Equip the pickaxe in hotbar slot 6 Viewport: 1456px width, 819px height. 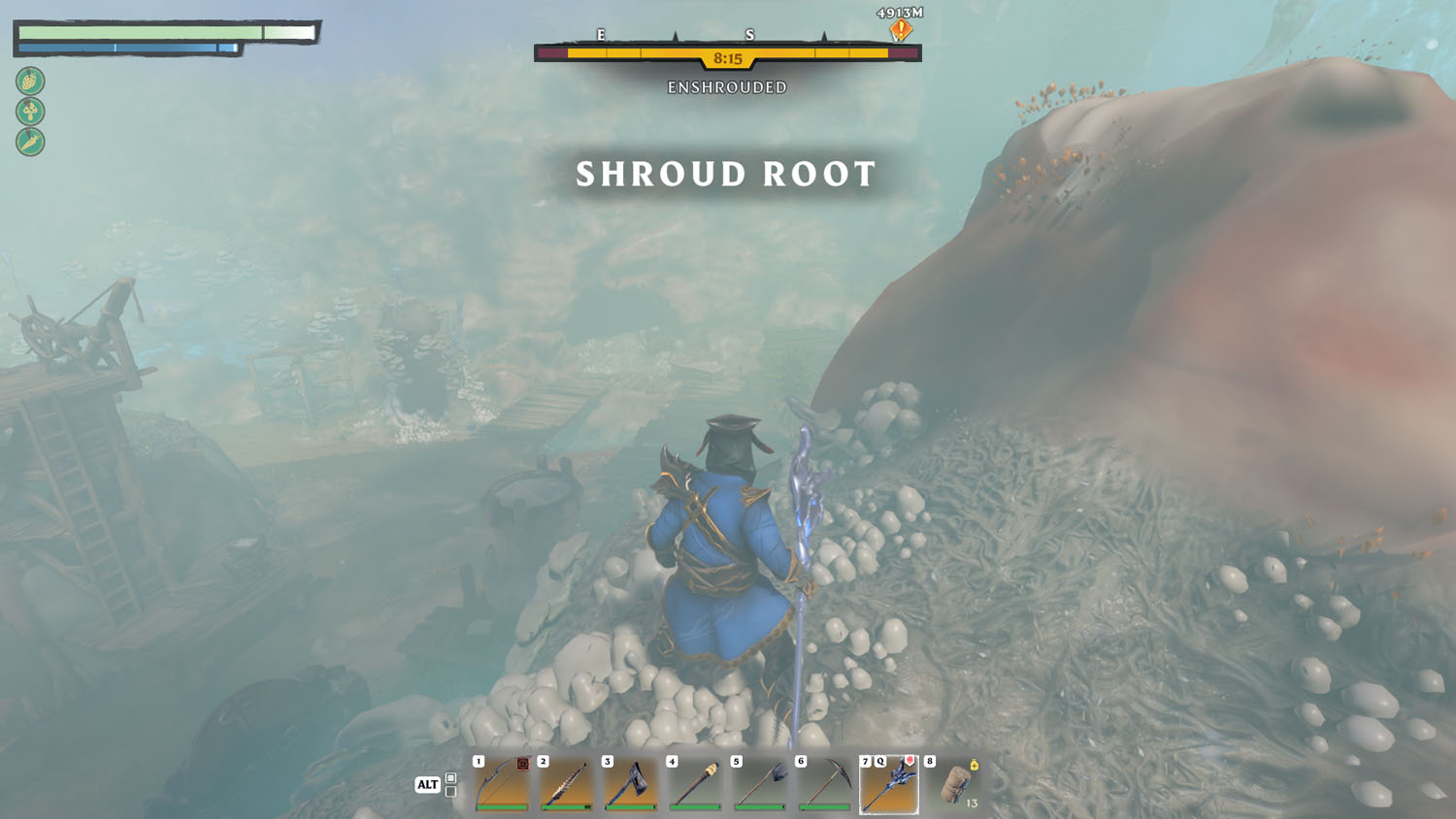click(x=824, y=783)
